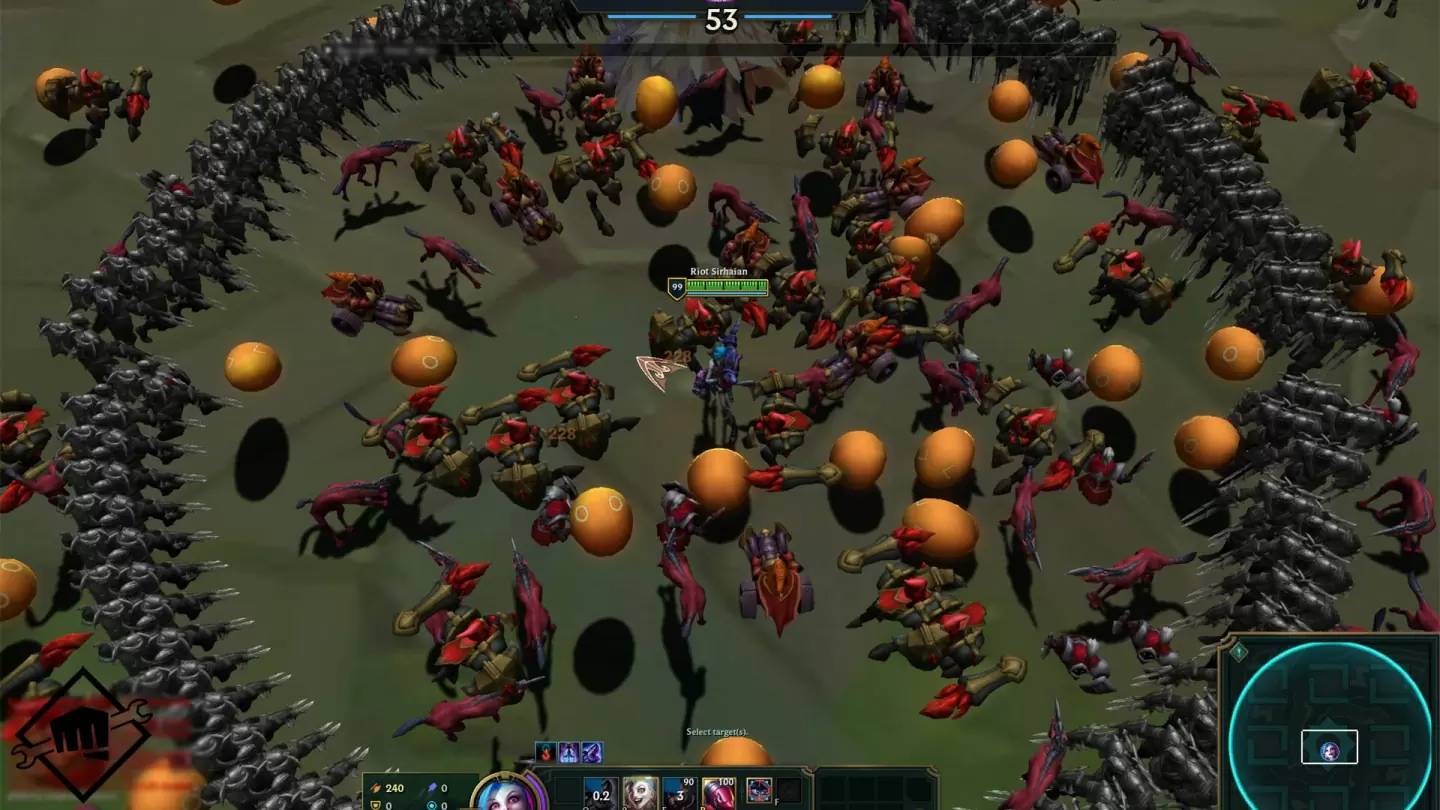Viewport: 1440px width, 810px height.
Task: Click the attack damage stat icon beside 240
Action: tap(376, 787)
